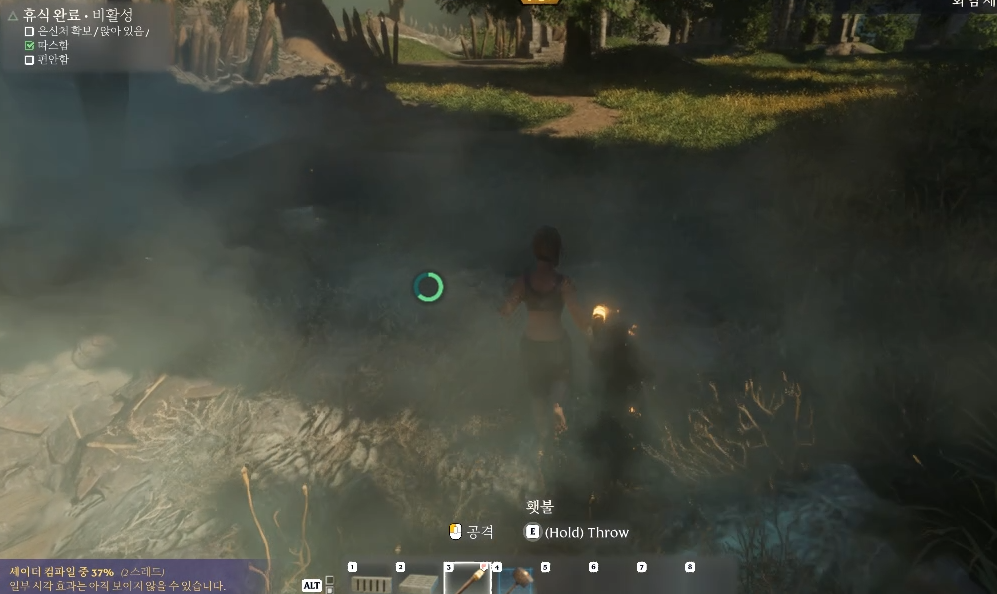Click the 따스함 checked objective
This screenshot has height=594, width=997.
coord(52,45)
